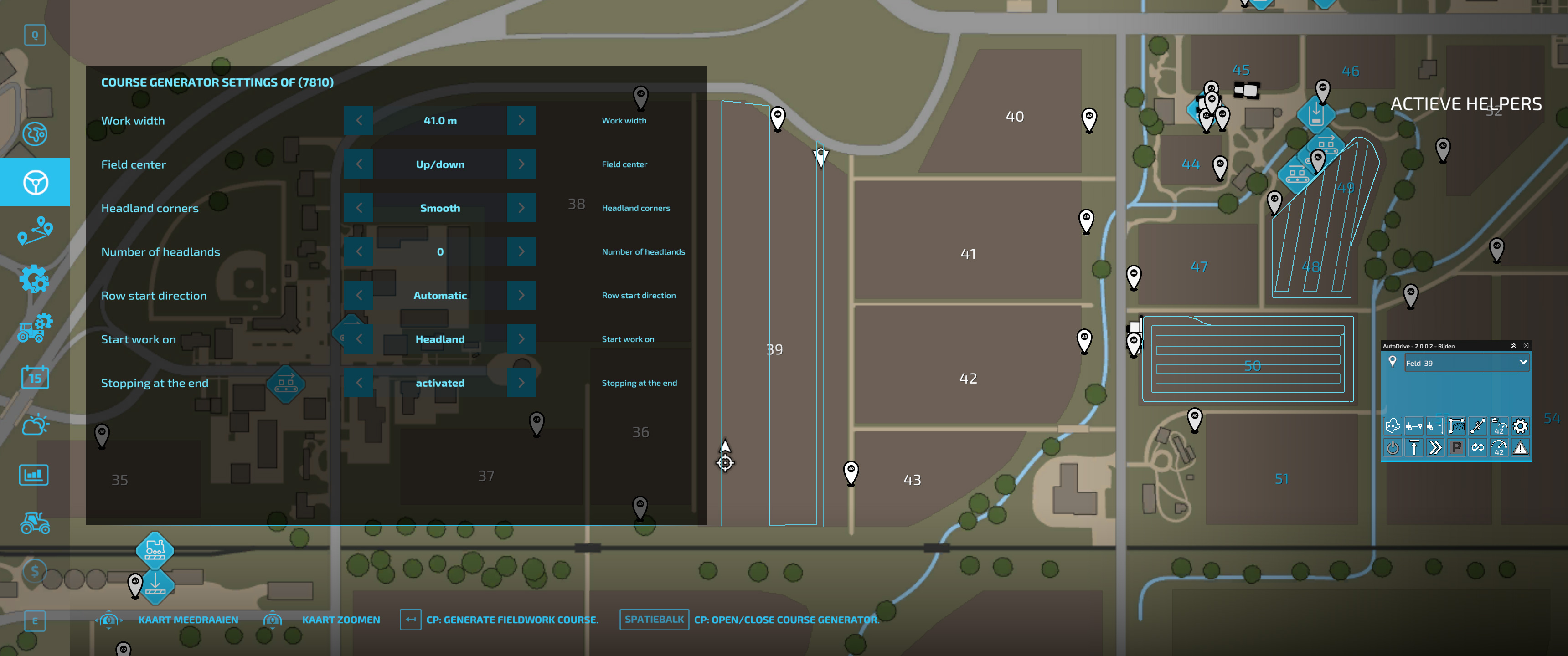
Task: Select the AIVE field detection icon
Action: (x=1393, y=426)
